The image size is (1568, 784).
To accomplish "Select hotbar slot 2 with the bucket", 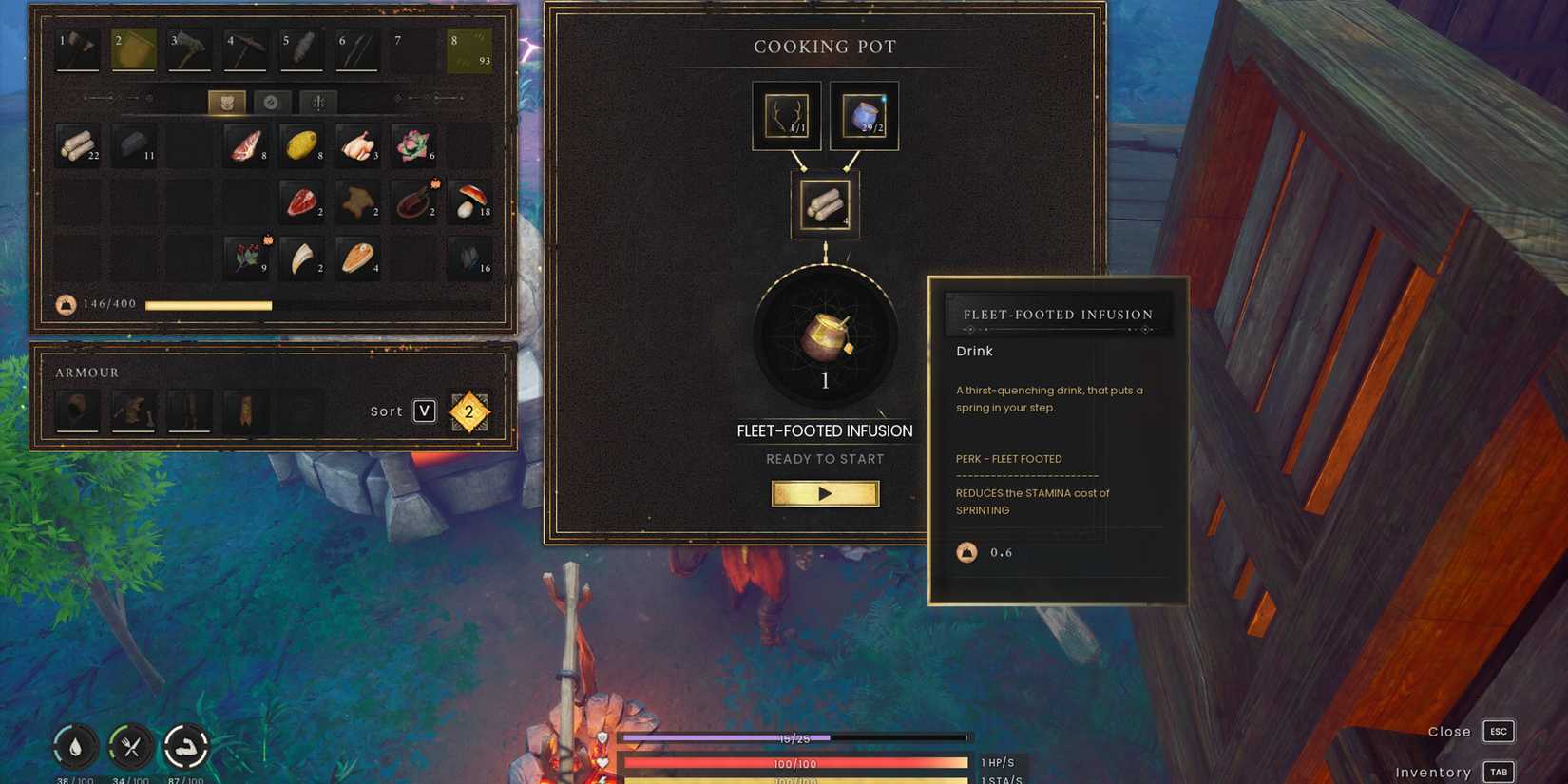I will [132, 48].
